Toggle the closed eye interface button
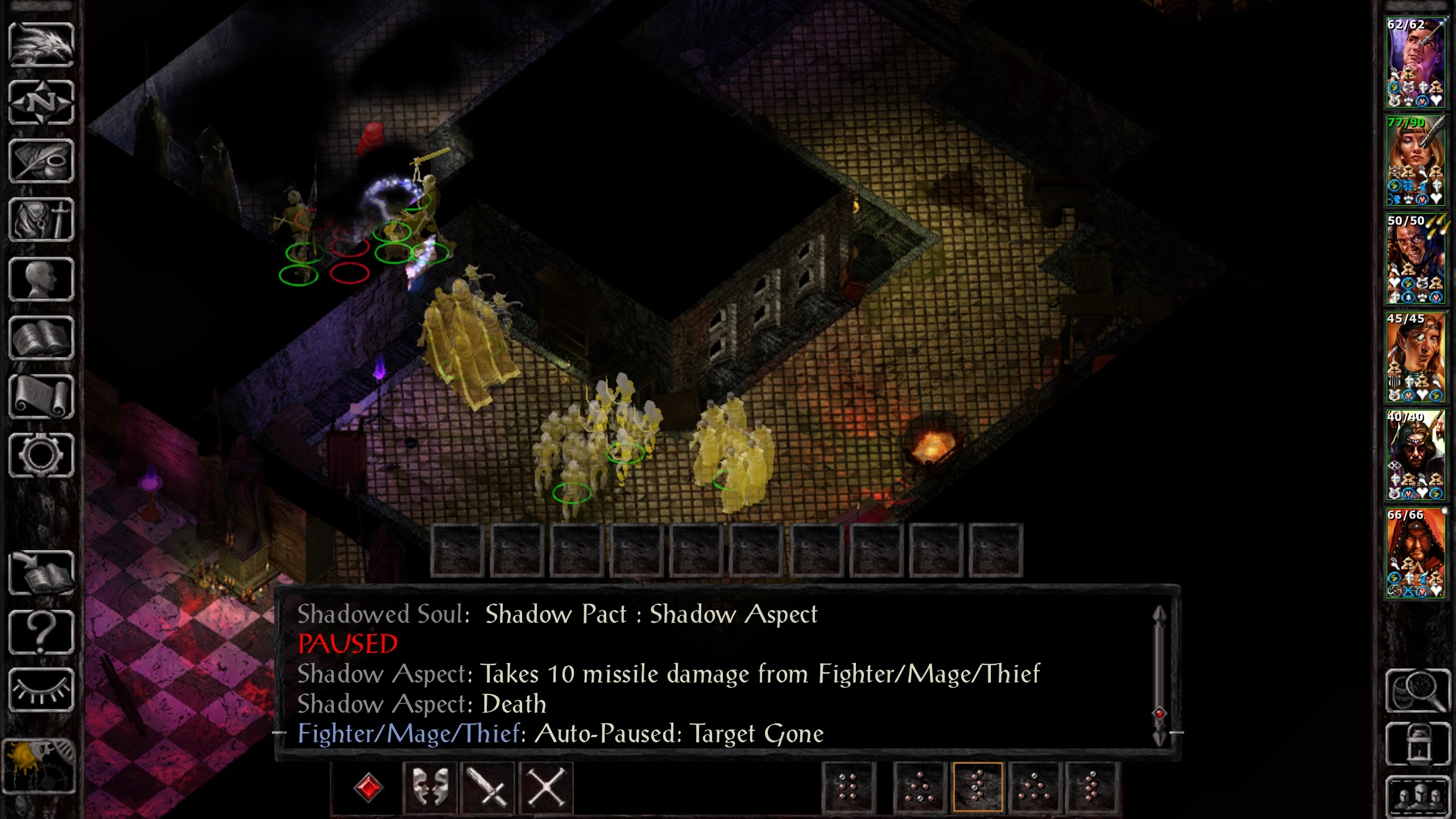 click(41, 690)
